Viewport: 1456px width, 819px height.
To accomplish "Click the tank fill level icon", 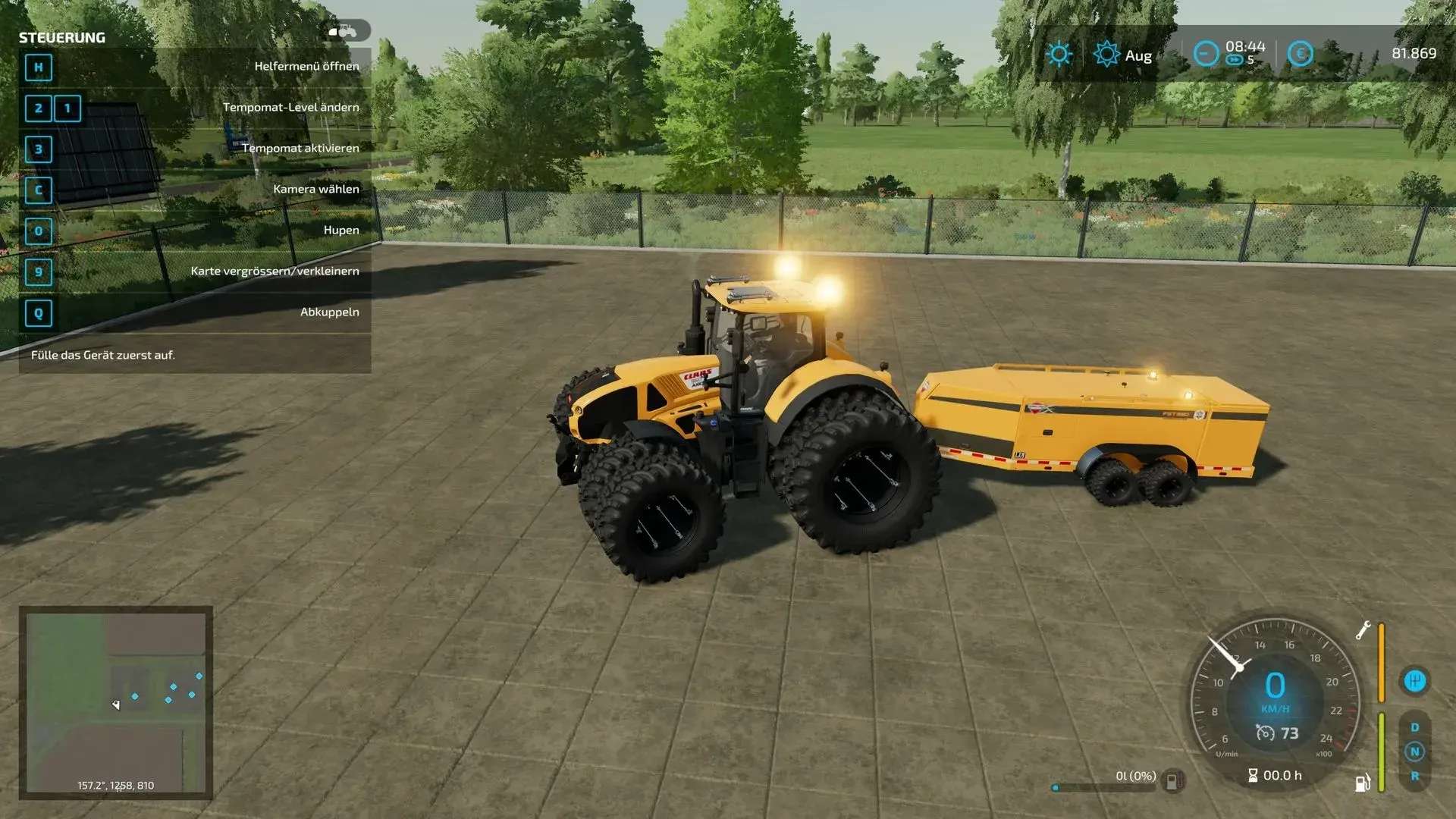I will pyautogui.click(x=1172, y=780).
